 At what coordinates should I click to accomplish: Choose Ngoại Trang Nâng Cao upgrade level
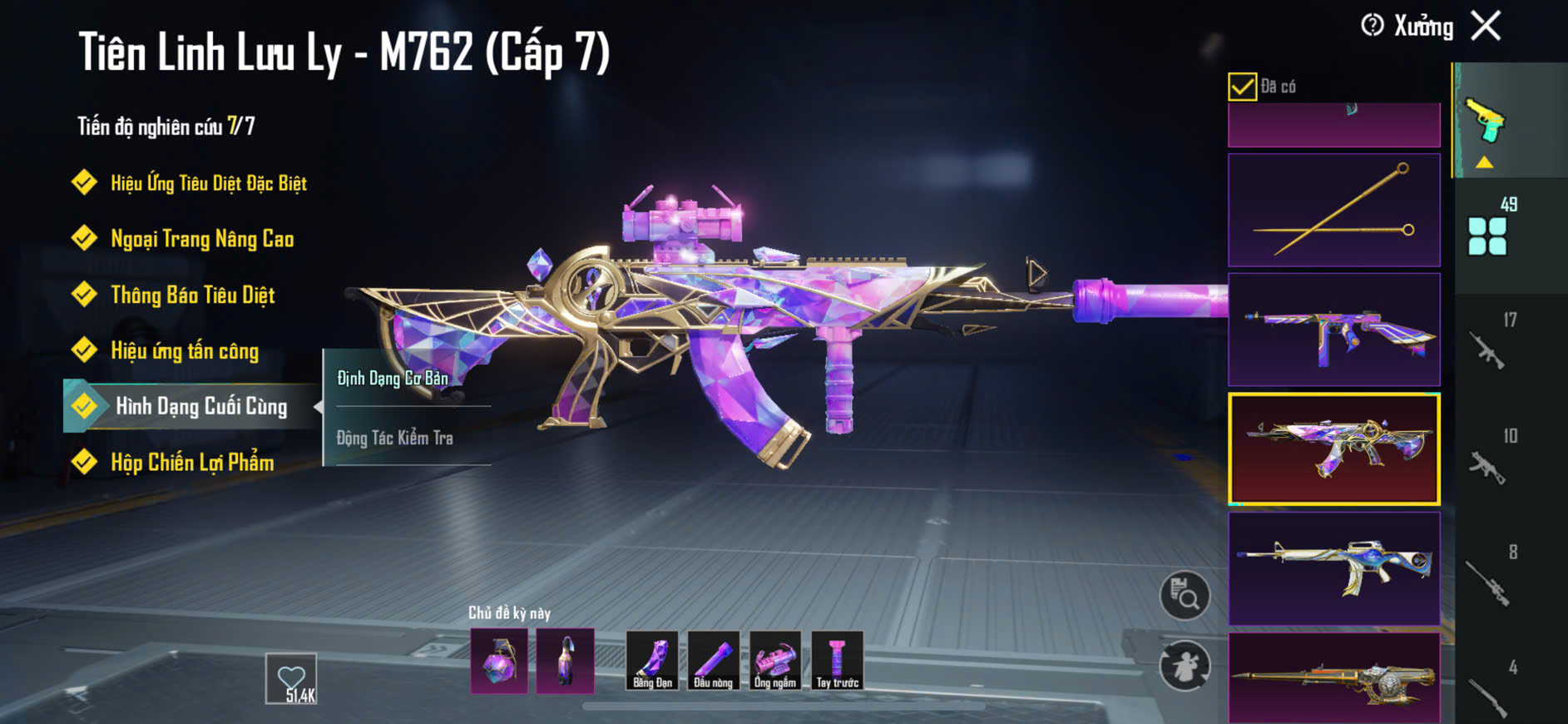pyautogui.click(x=201, y=239)
